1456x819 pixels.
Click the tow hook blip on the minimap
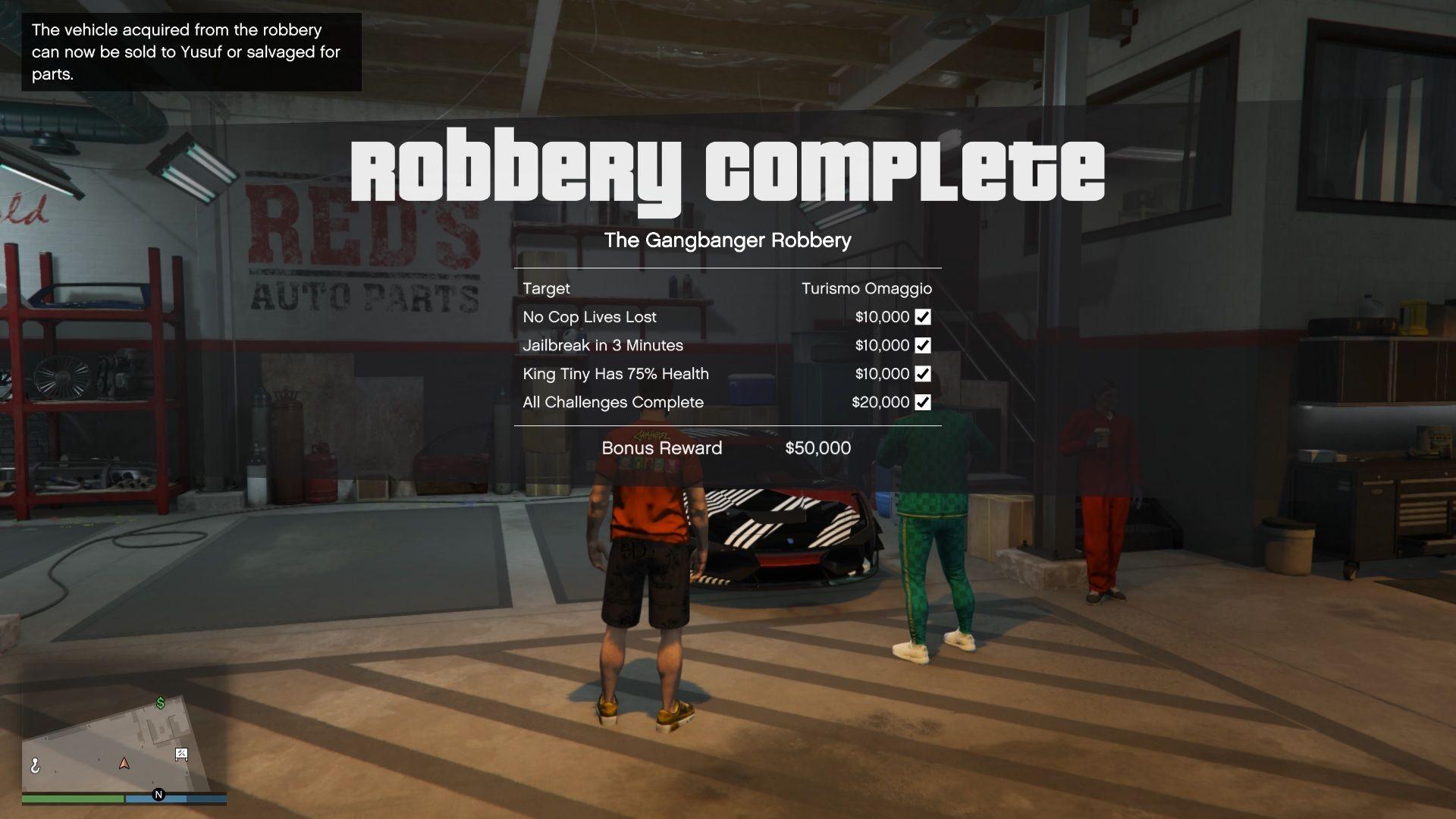[x=36, y=766]
